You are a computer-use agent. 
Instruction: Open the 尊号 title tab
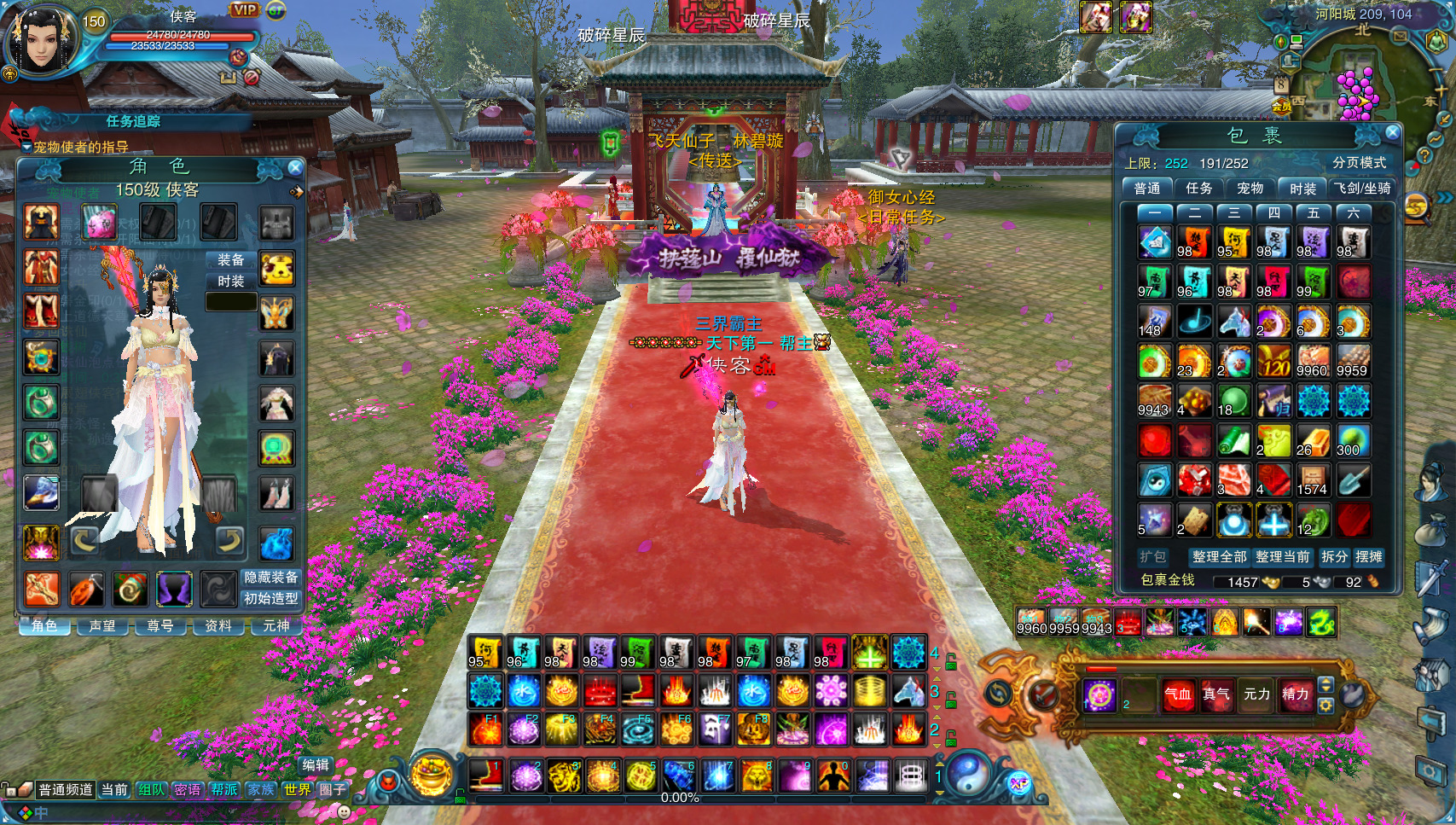[160, 626]
